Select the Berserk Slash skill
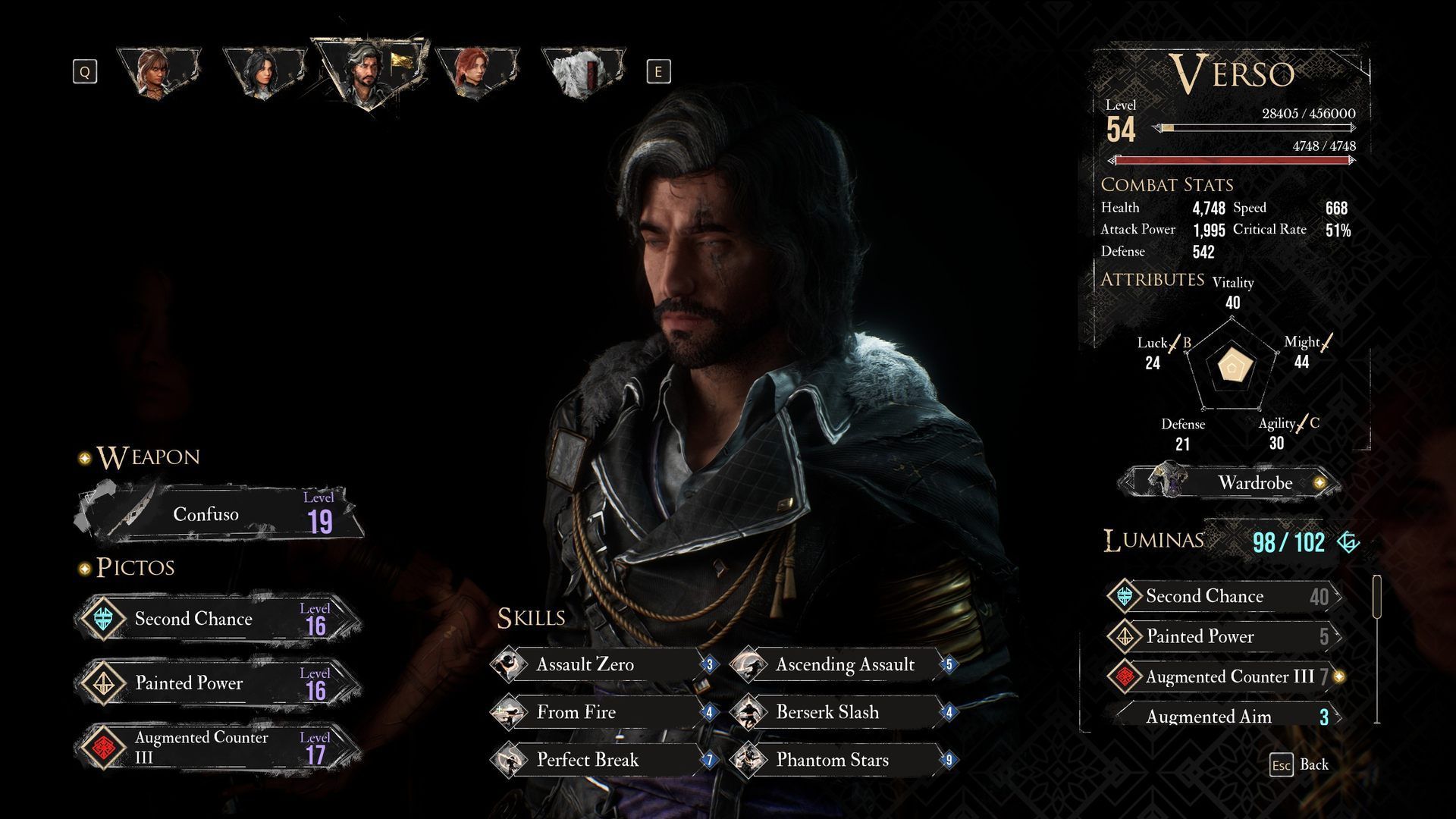This screenshot has width=1456, height=819. (x=842, y=712)
